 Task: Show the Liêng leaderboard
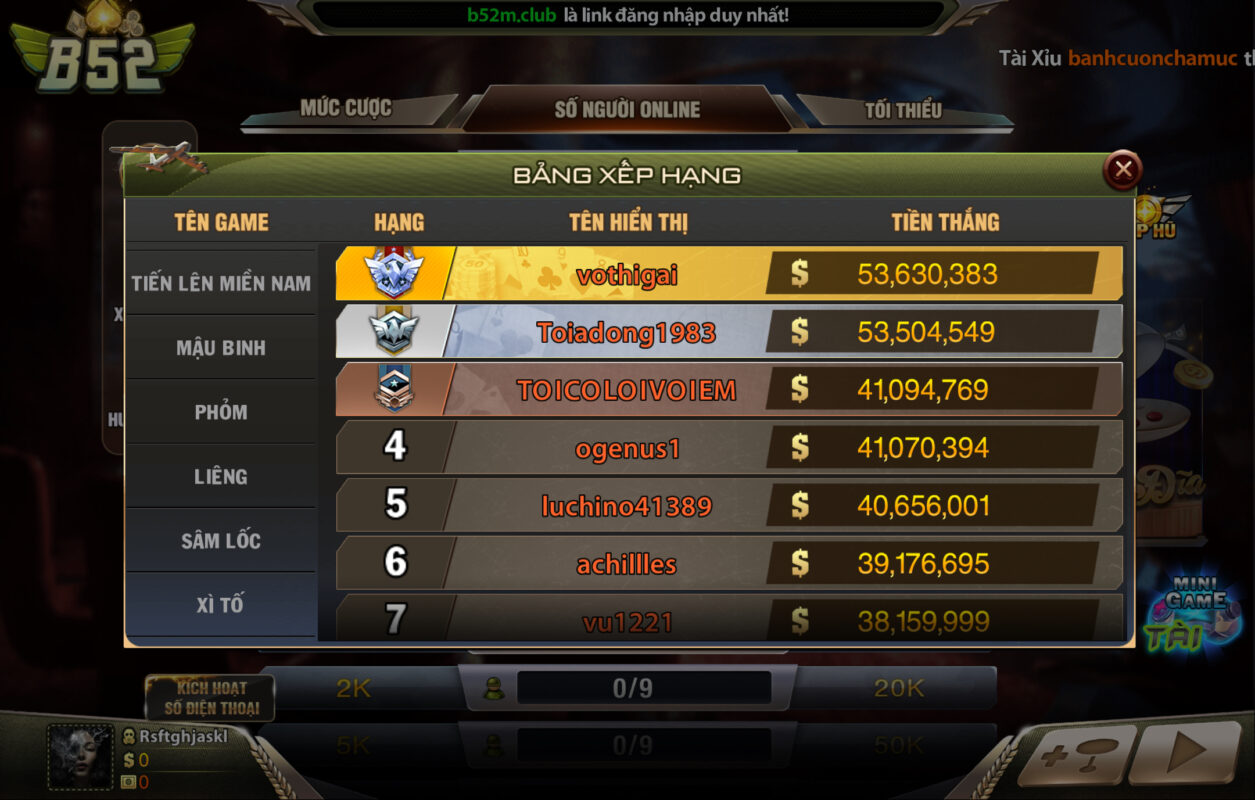point(221,477)
